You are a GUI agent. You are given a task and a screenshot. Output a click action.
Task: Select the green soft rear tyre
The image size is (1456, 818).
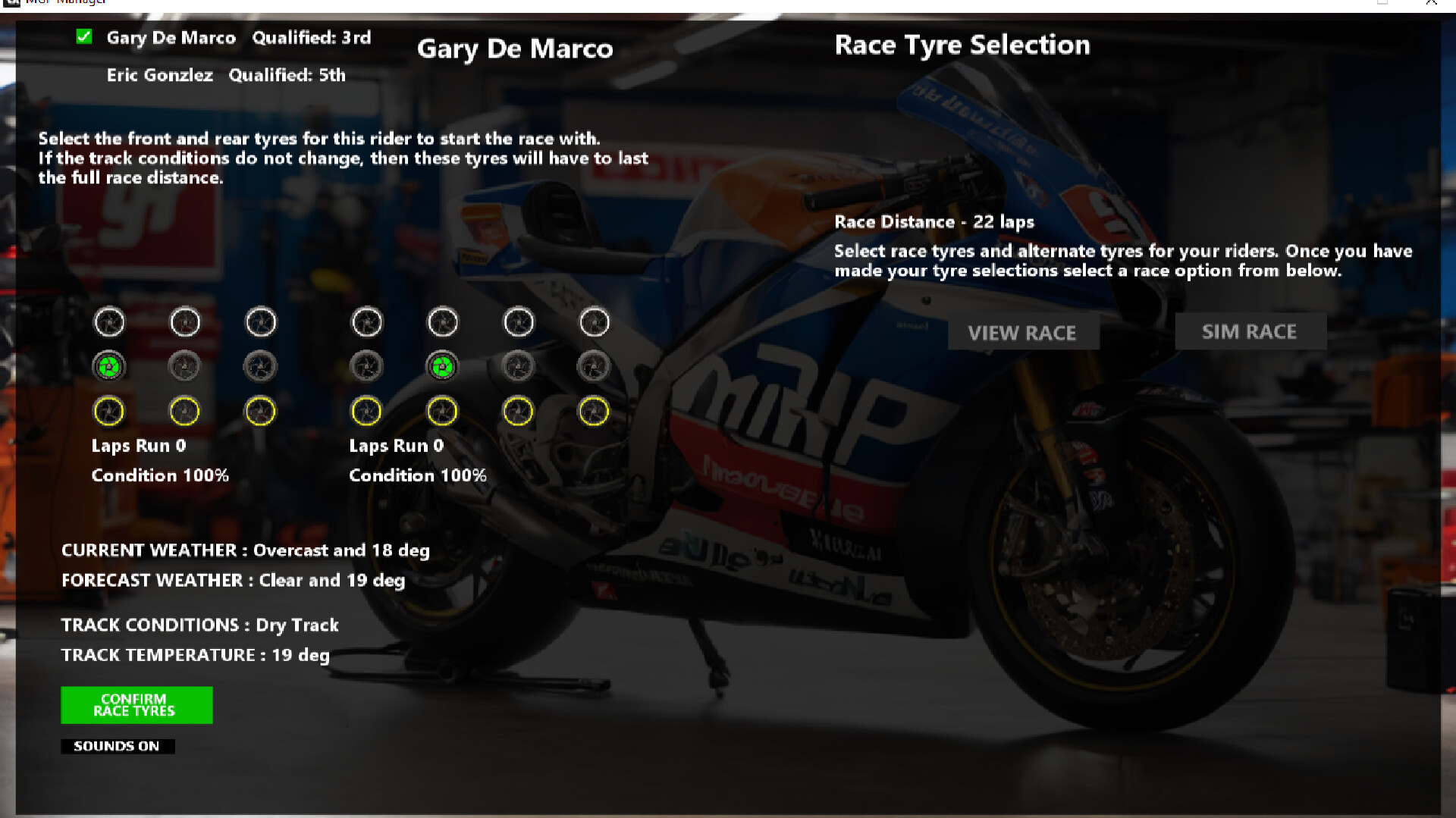click(442, 366)
